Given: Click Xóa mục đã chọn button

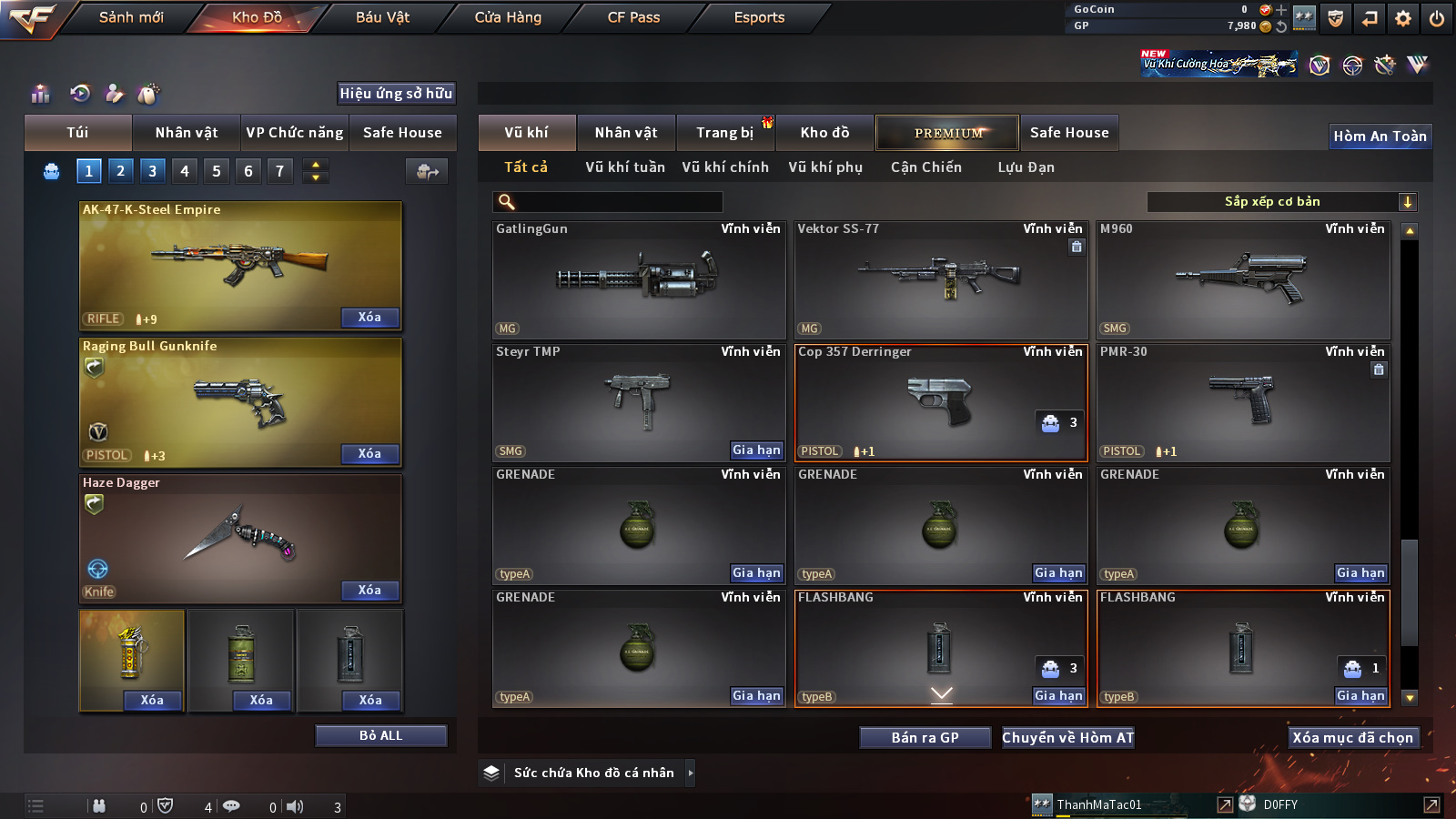Looking at the screenshot, I should point(1352,738).
